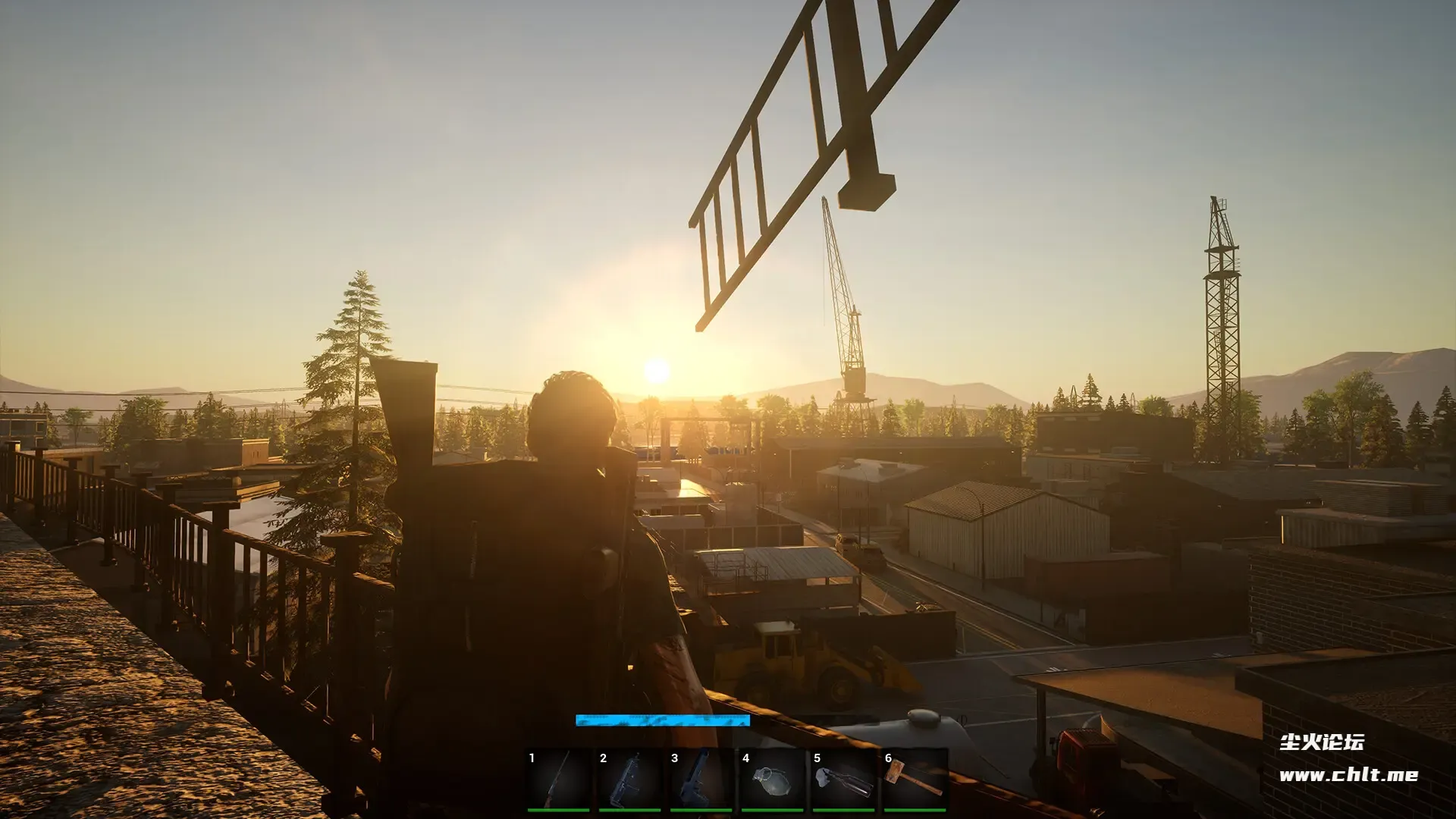This screenshot has width=1456, height=819.
Task: Select the rifle in hotbar slot 1
Action: 559,780
